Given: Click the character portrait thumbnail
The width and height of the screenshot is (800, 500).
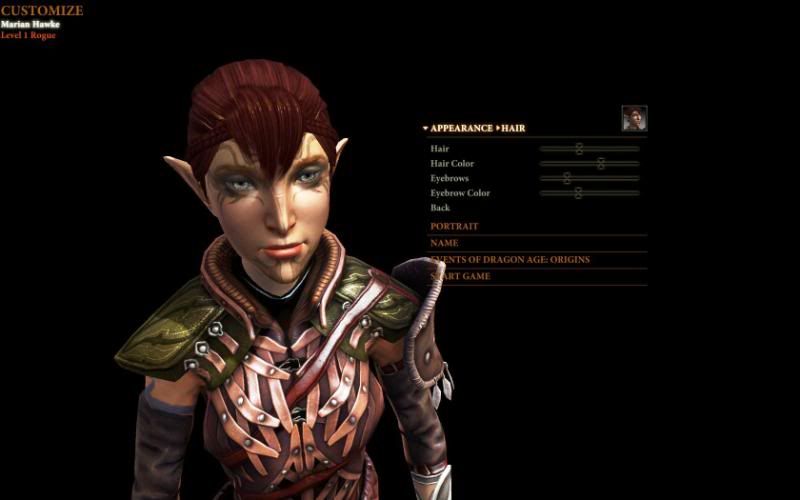Looking at the screenshot, I should (x=634, y=118).
